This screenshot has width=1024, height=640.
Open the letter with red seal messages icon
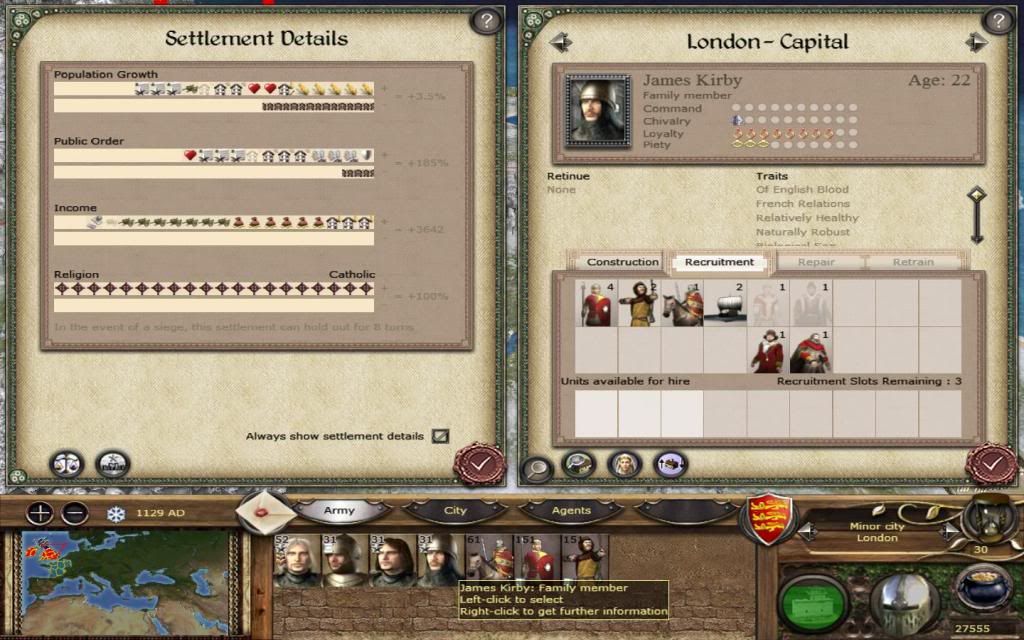click(267, 512)
